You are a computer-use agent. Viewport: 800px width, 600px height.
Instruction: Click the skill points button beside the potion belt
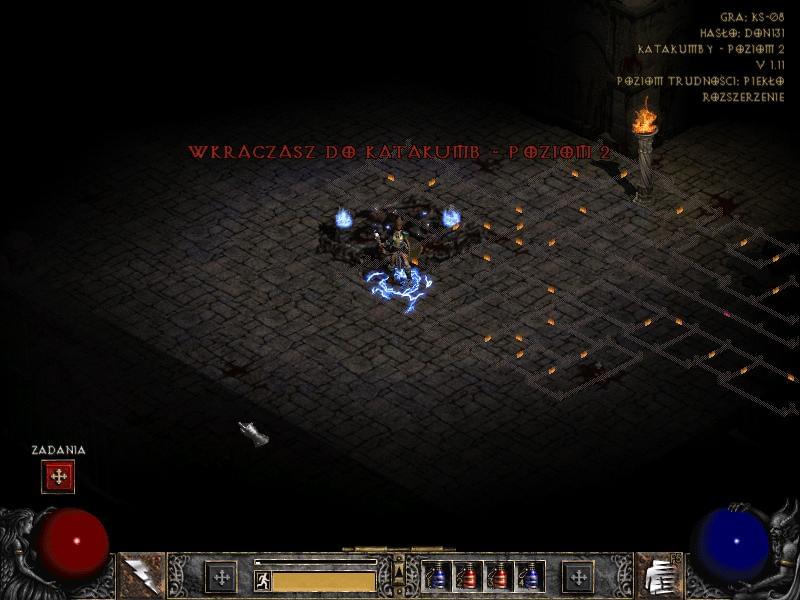577,577
